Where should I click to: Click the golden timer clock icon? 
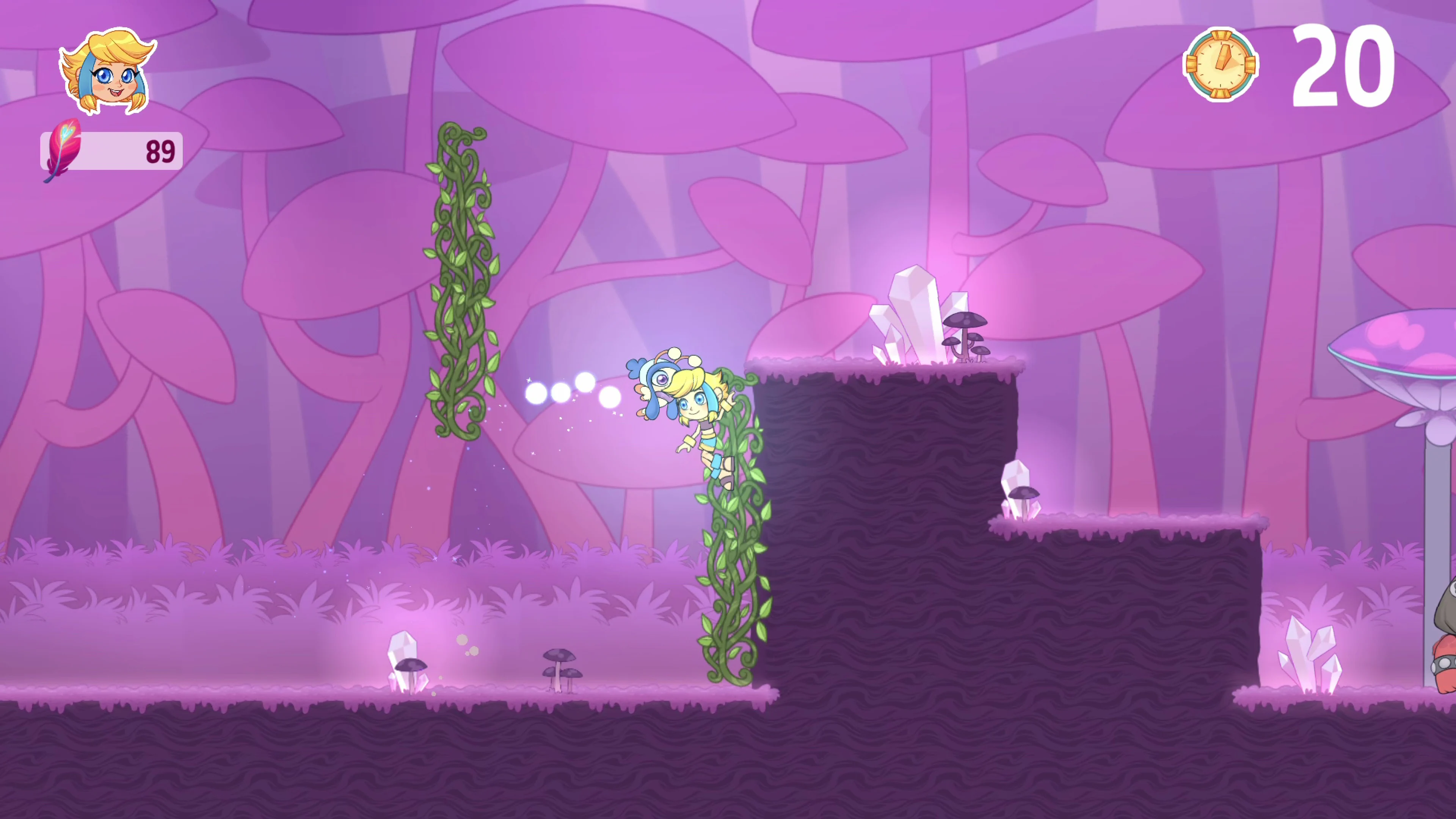pyautogui.click(x=1222, y=65)
